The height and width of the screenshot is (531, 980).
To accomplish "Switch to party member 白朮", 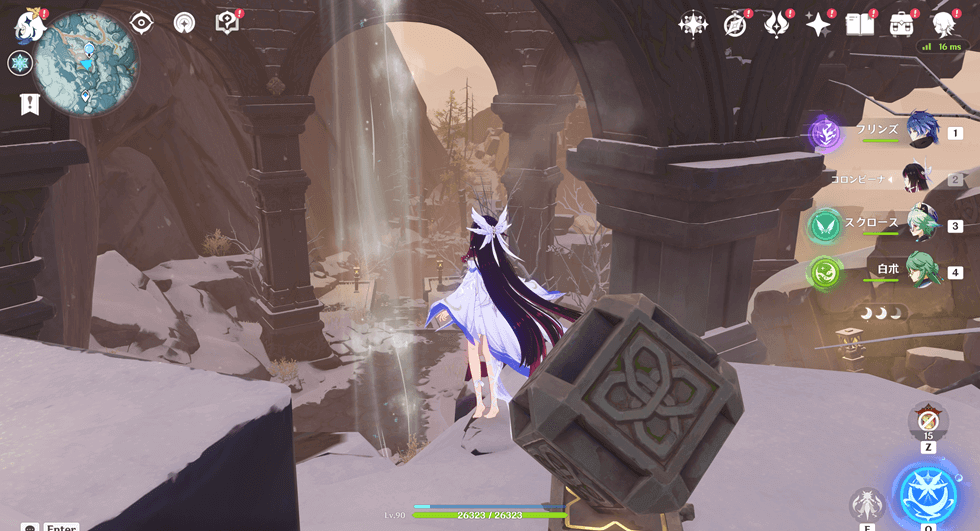I will (x=921, y=271).
